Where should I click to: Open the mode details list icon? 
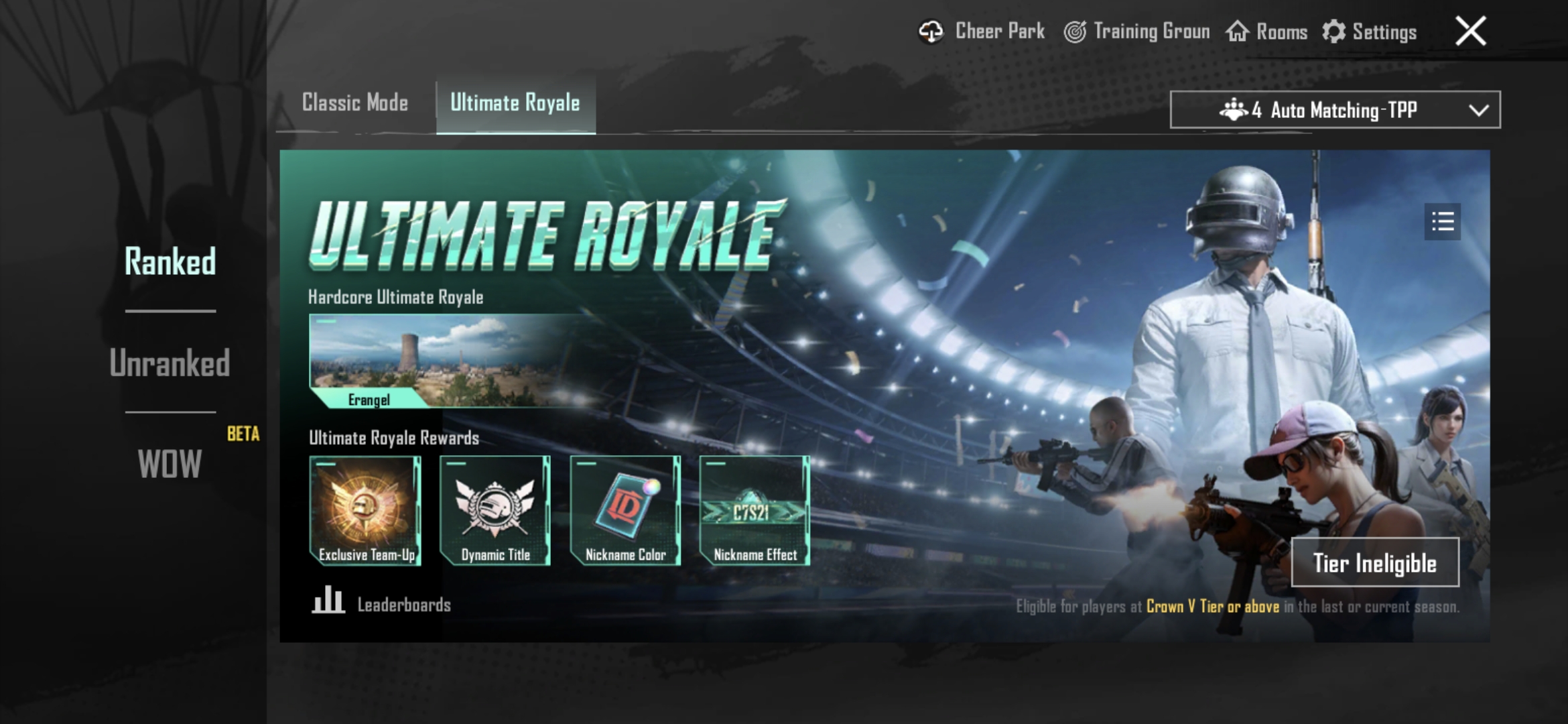[x=1443, y=222]
